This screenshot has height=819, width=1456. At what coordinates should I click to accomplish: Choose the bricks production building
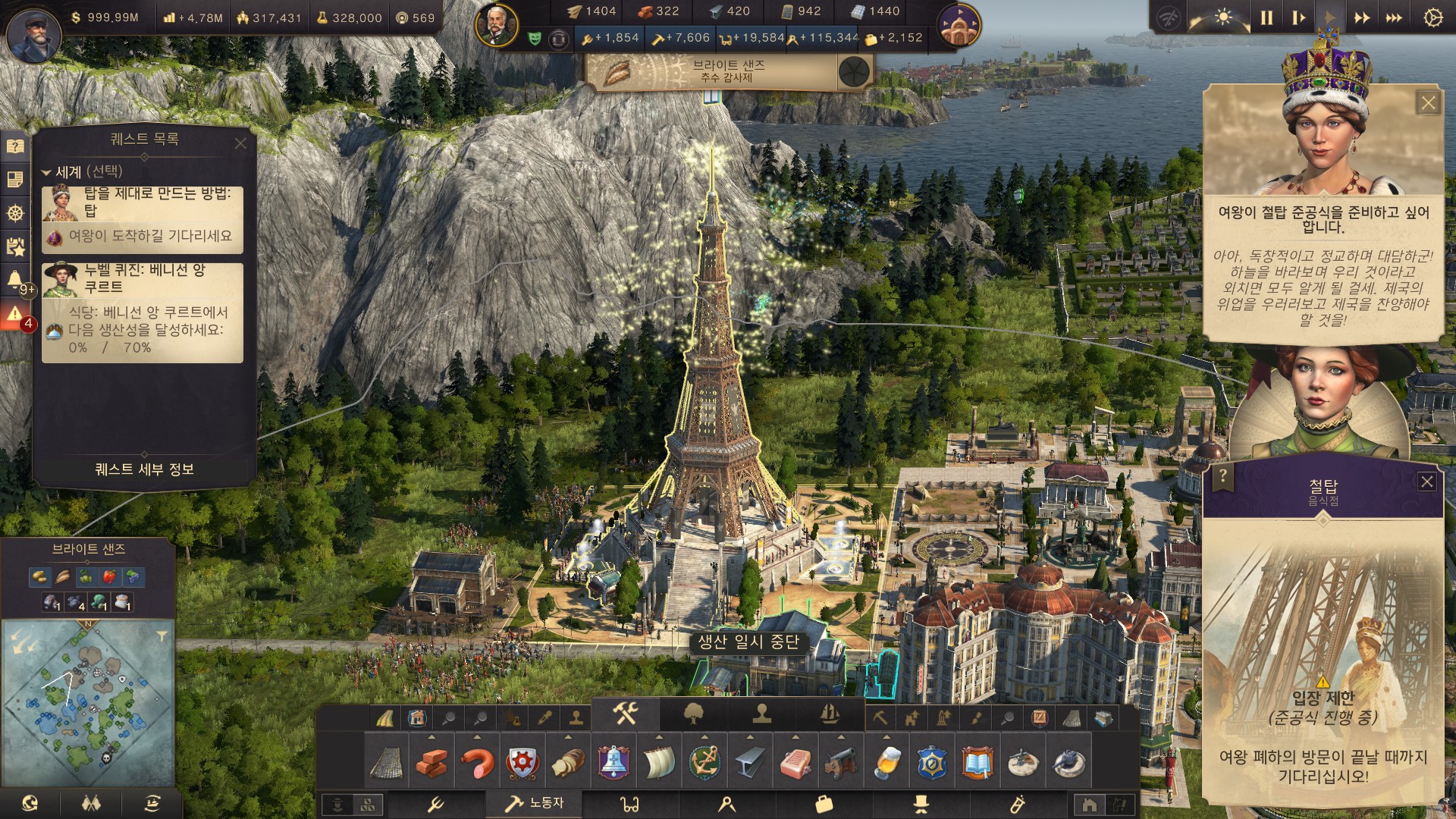[x=431, y=762]
